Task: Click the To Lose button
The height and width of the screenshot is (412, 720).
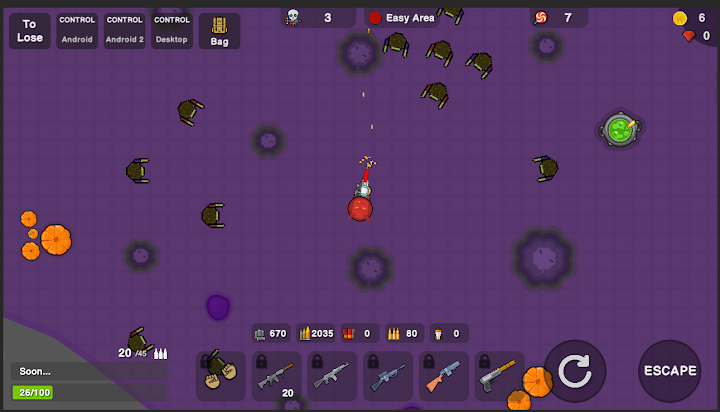Action: [30, 31]
